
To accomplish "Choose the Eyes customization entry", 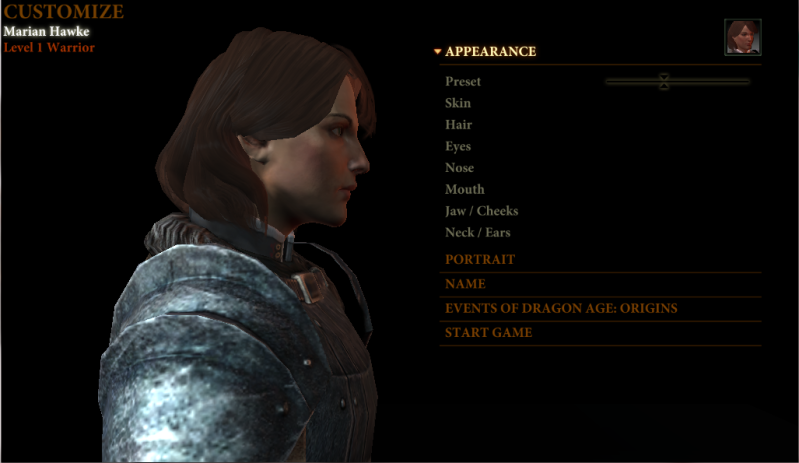I will (x=458, y=147).
